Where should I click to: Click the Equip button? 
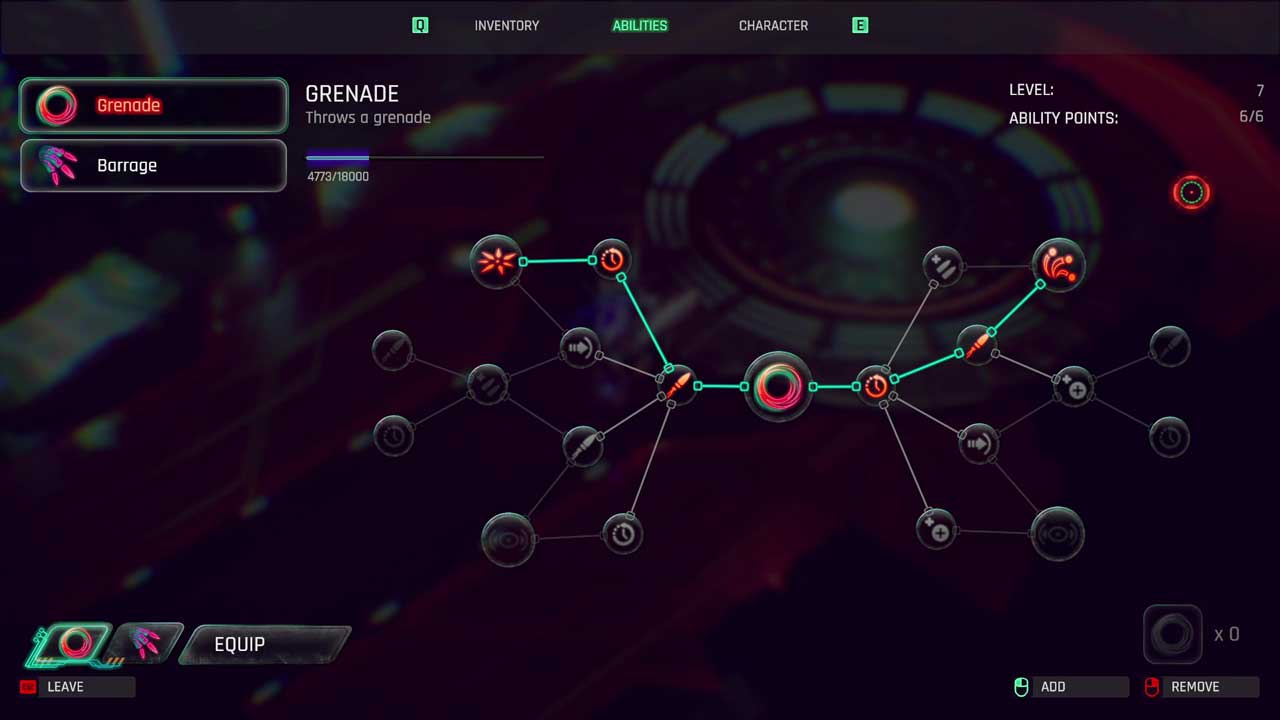(x=264, y=645)
